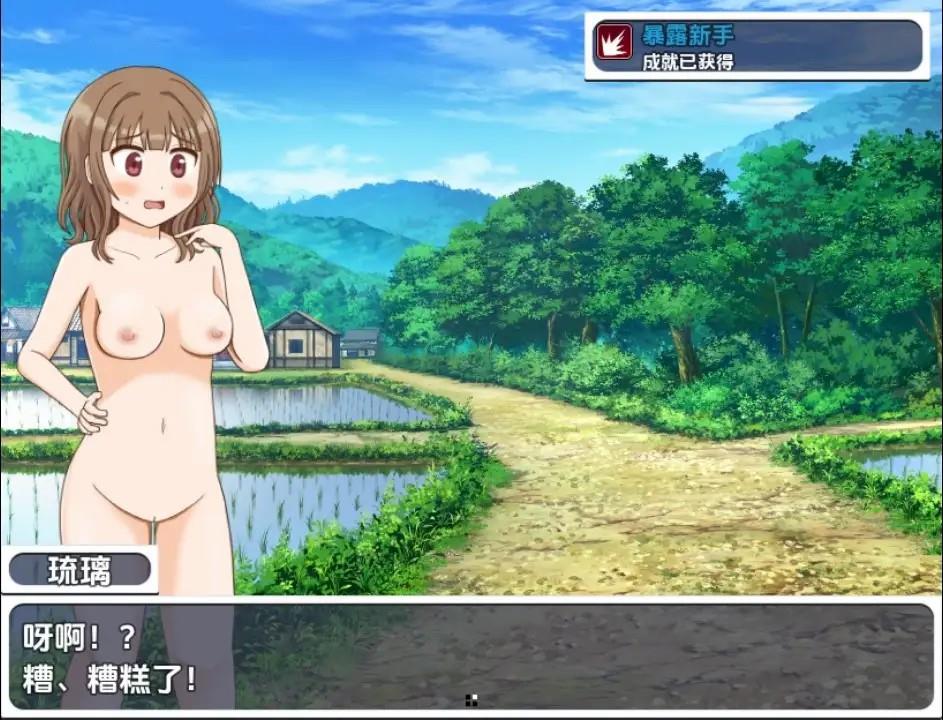Click the 成就已获得 achievement notification
The image size is (943, 720).
pos(757,47)
